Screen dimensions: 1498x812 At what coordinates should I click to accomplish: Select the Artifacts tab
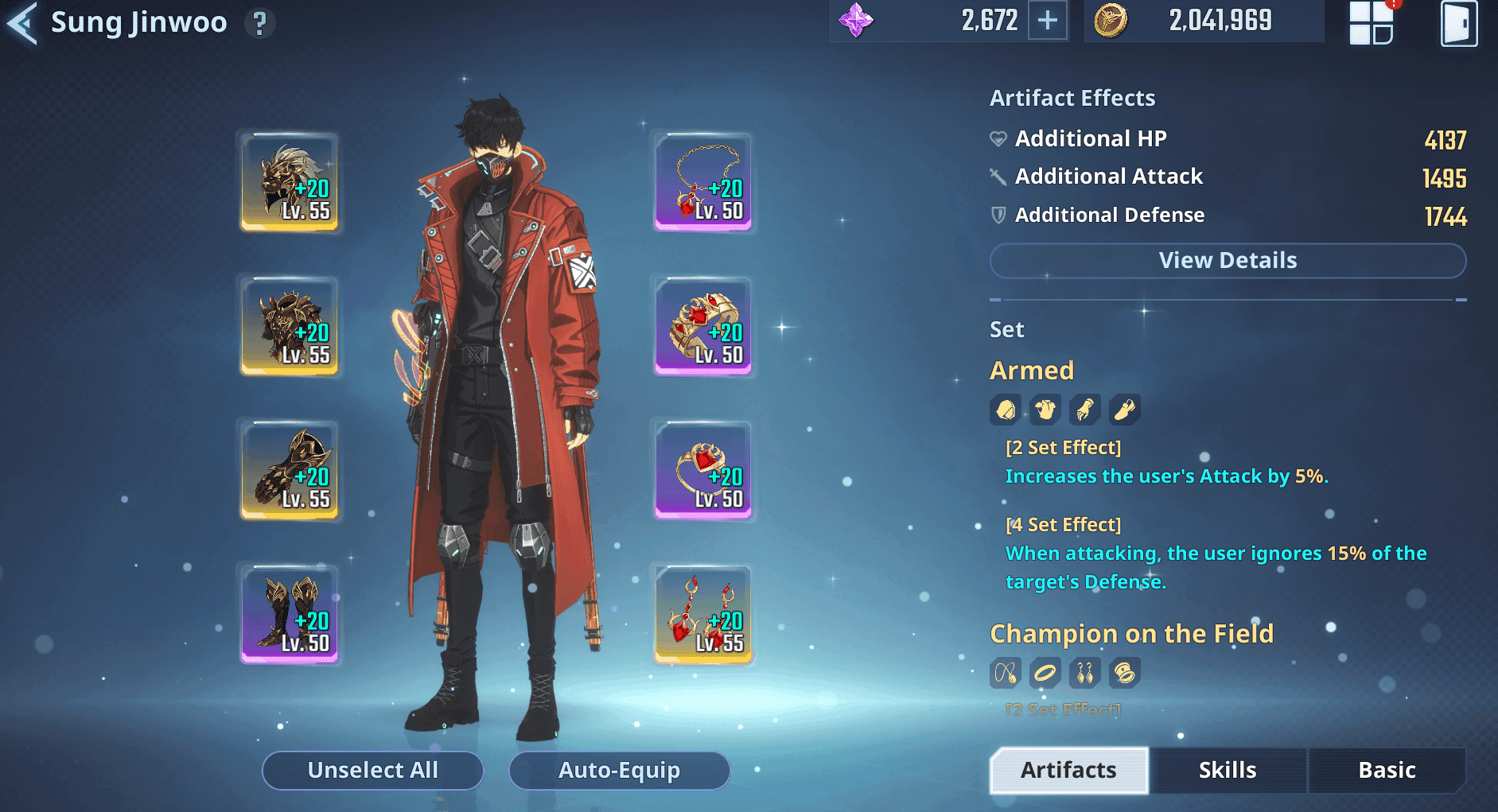[1068, 770]
